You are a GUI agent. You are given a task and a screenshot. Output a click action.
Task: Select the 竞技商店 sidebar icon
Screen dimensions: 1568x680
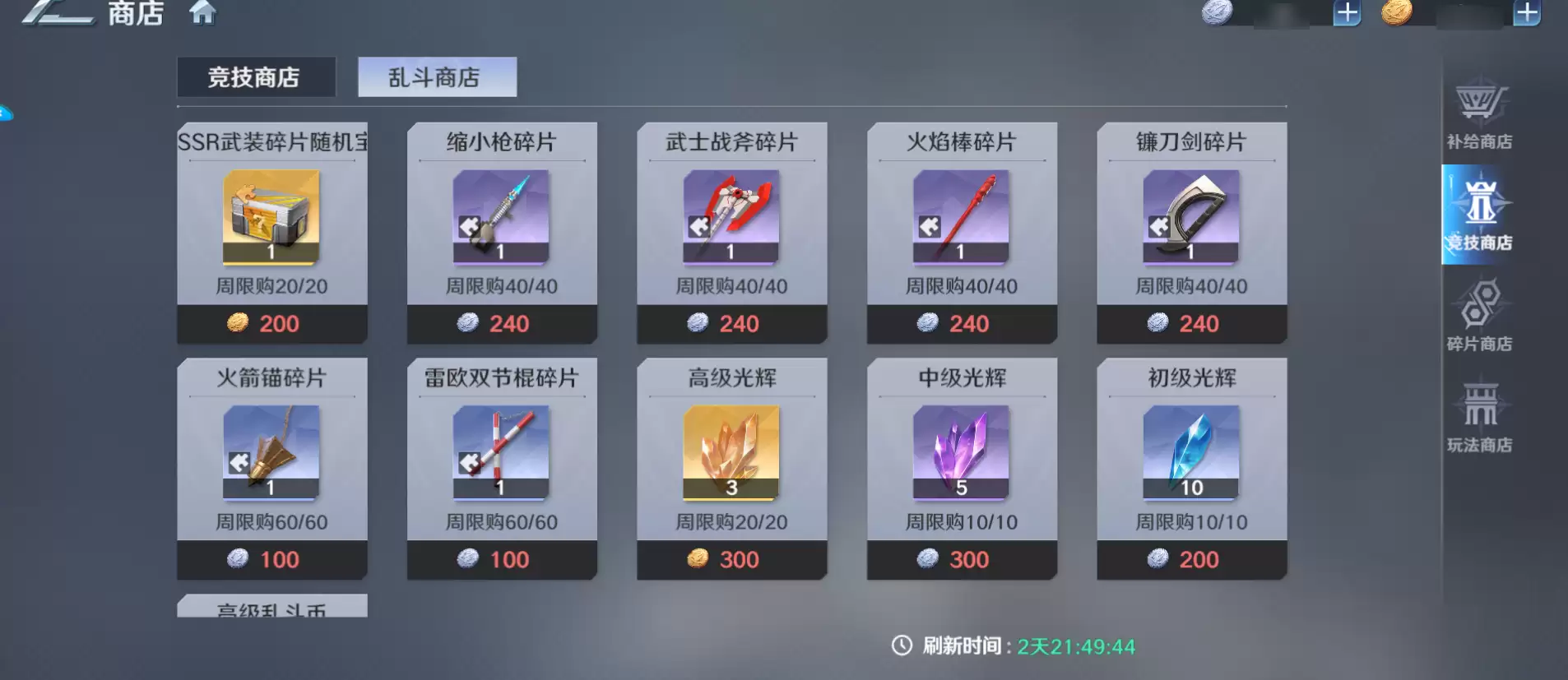coord(1478,215)
